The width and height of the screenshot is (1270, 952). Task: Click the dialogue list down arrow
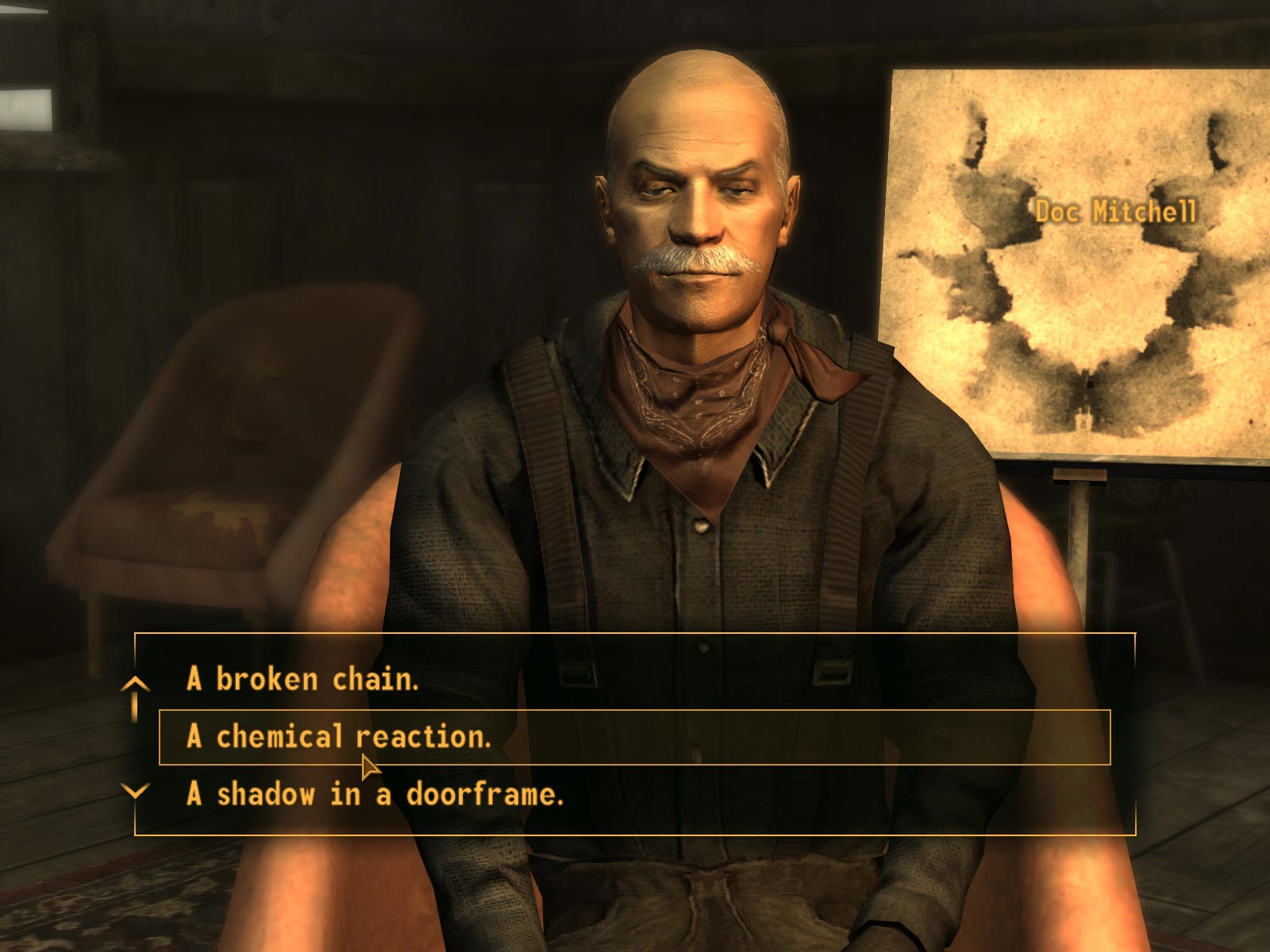136,791
